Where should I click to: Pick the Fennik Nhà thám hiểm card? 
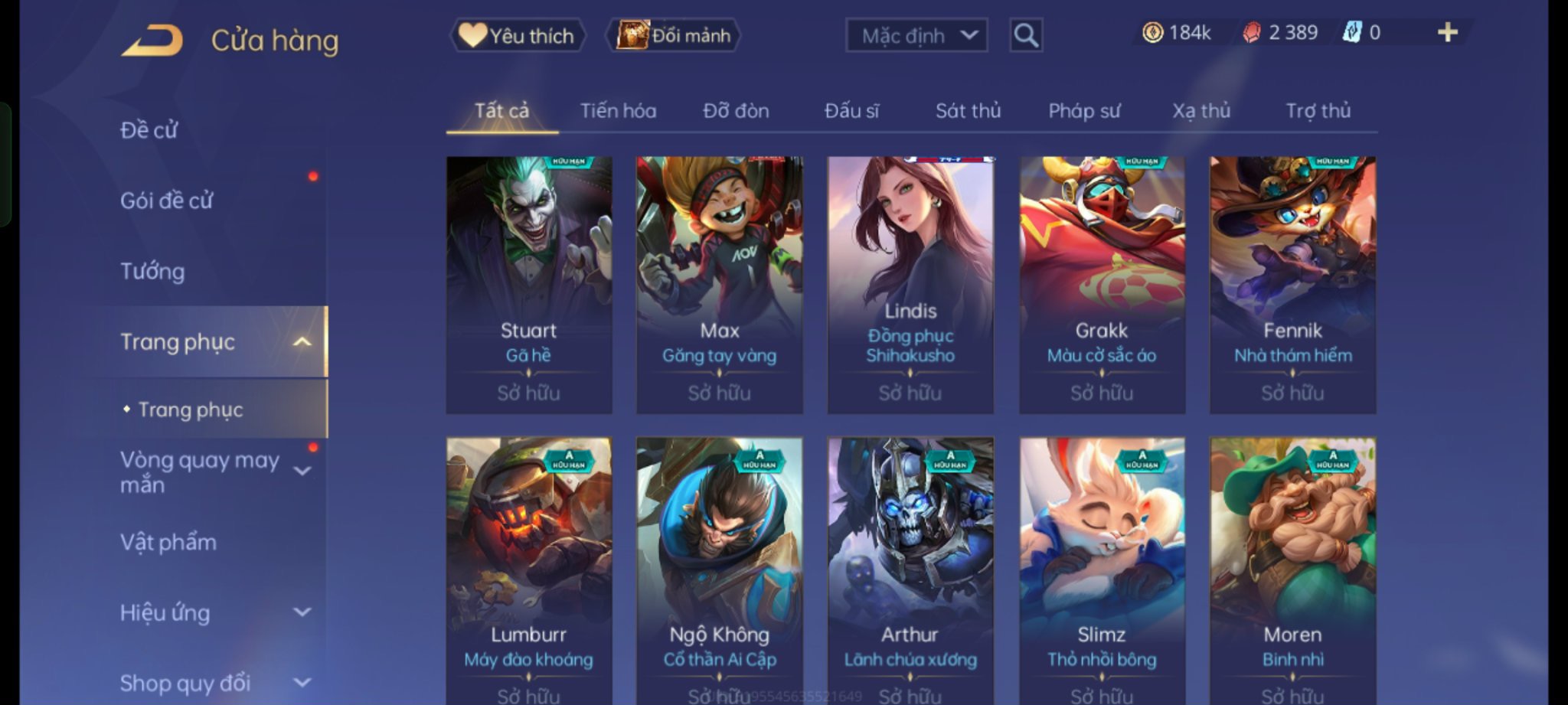[1292, 285]
